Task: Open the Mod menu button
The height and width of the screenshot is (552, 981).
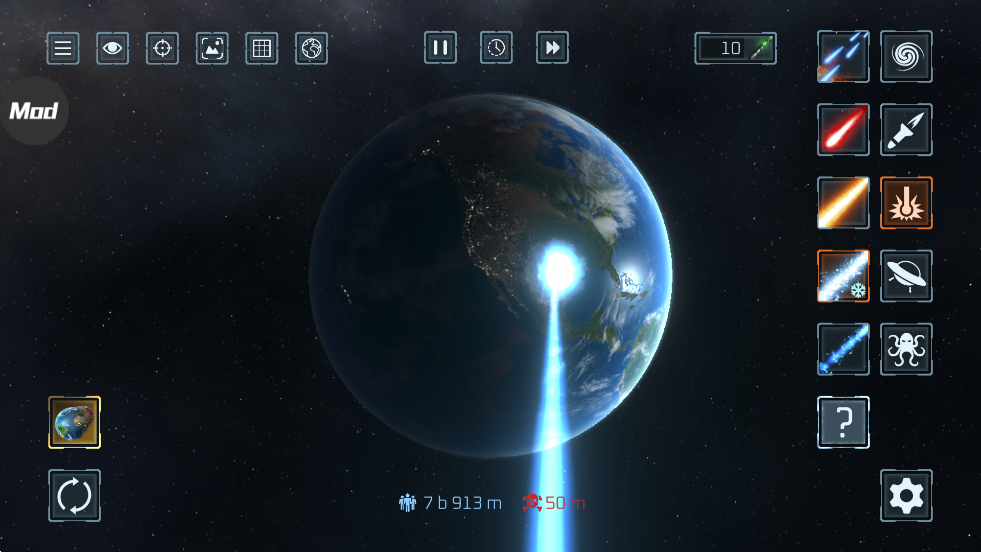Action: 33,111
